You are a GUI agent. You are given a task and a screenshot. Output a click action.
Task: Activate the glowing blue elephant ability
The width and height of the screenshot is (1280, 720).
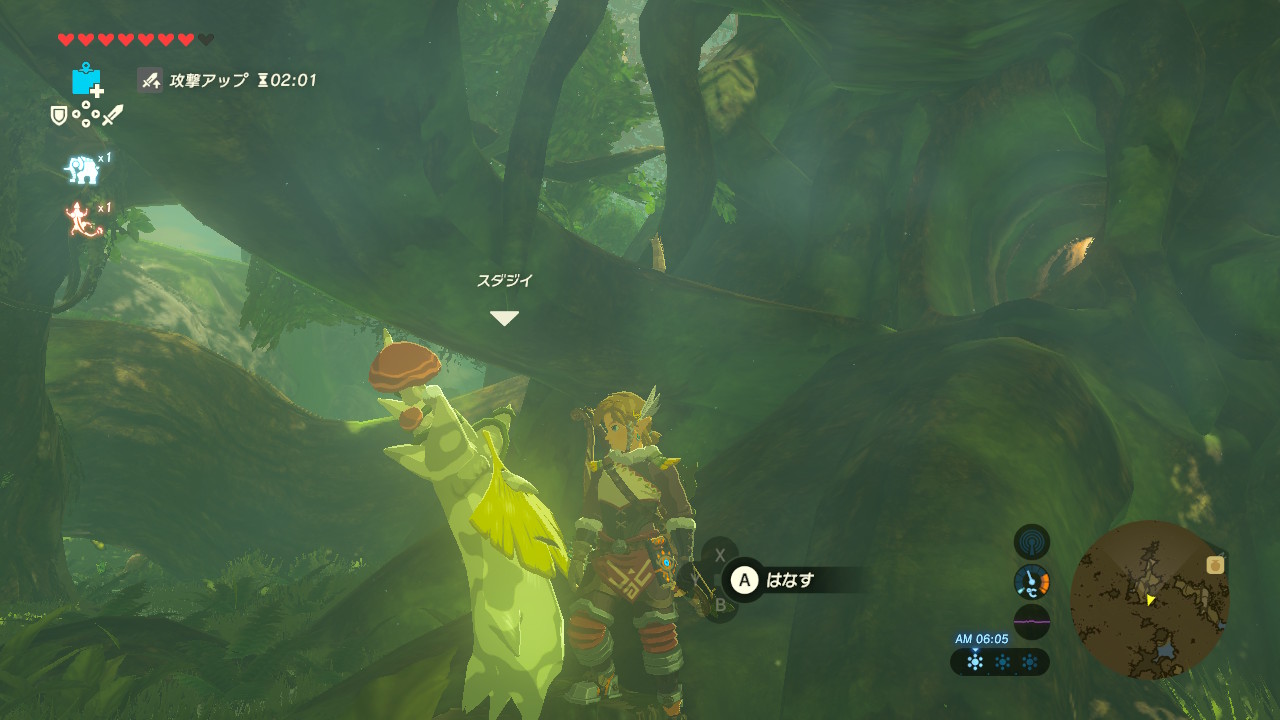tap(82, 170)
